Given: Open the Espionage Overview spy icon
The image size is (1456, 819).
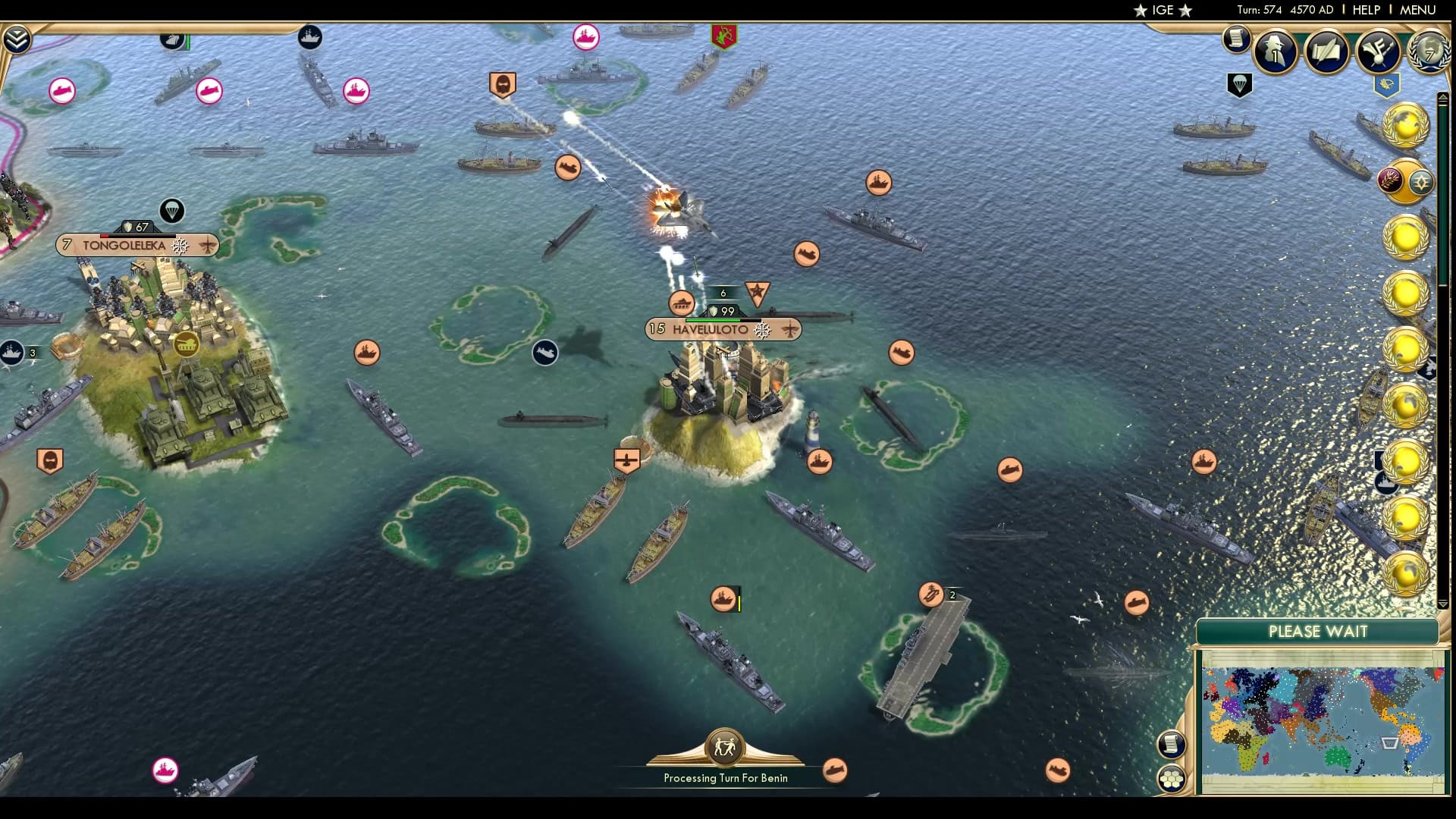Looking at the screenshot, I should 1276,52.
